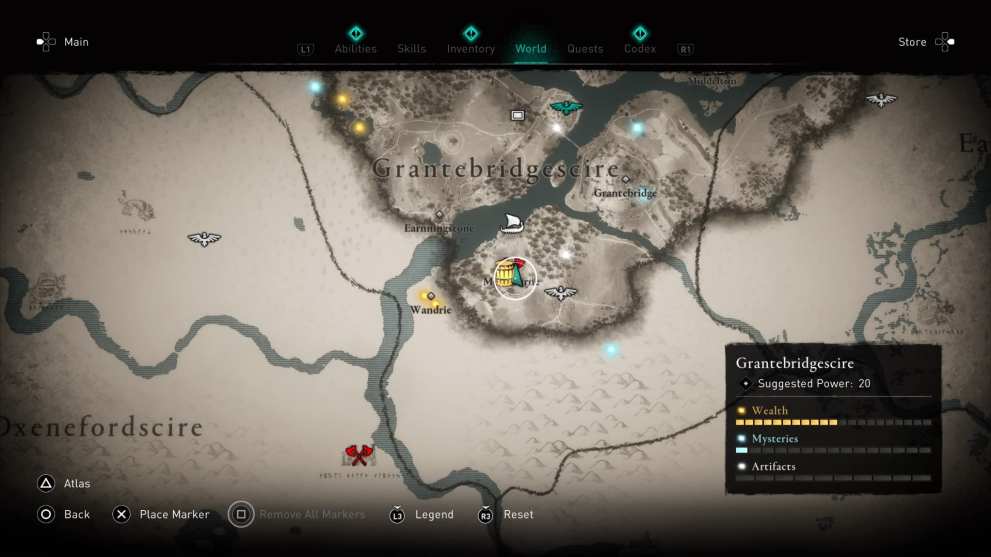Open the Codex tab
The image size is (991, 557).
640,48
